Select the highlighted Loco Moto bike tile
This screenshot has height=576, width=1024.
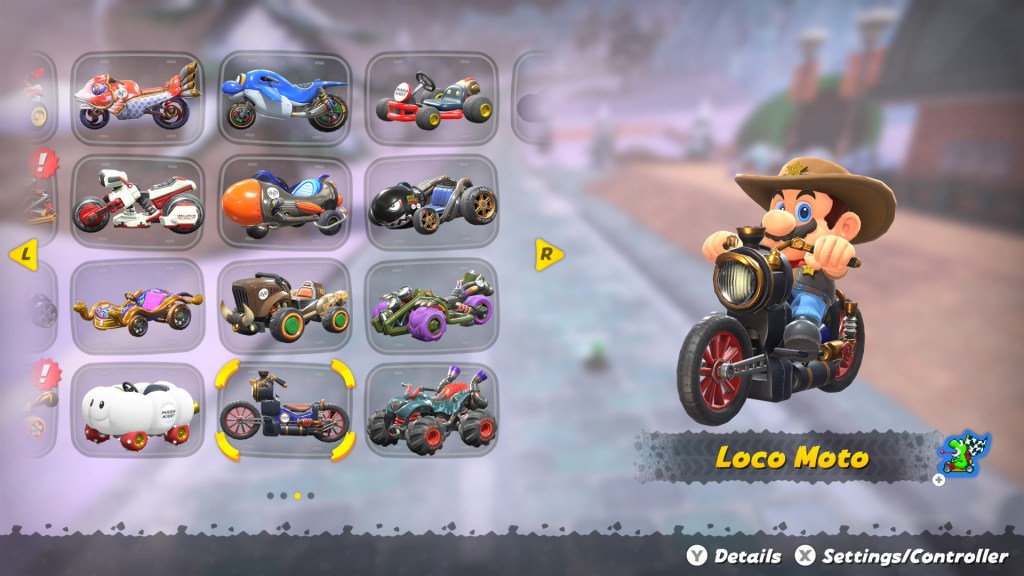click(284, 410)
